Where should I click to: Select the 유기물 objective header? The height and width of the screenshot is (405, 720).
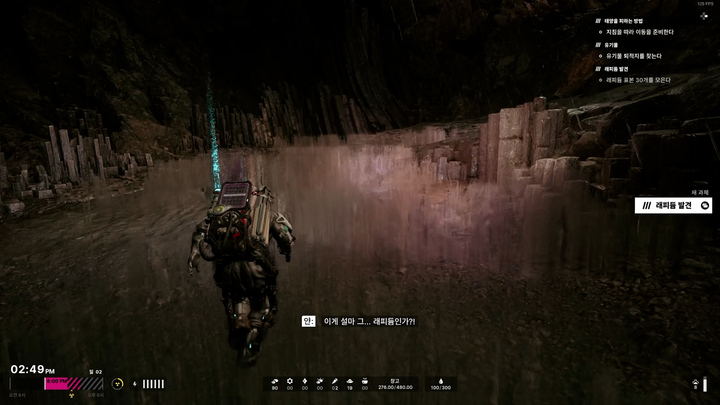coord(612,45)
